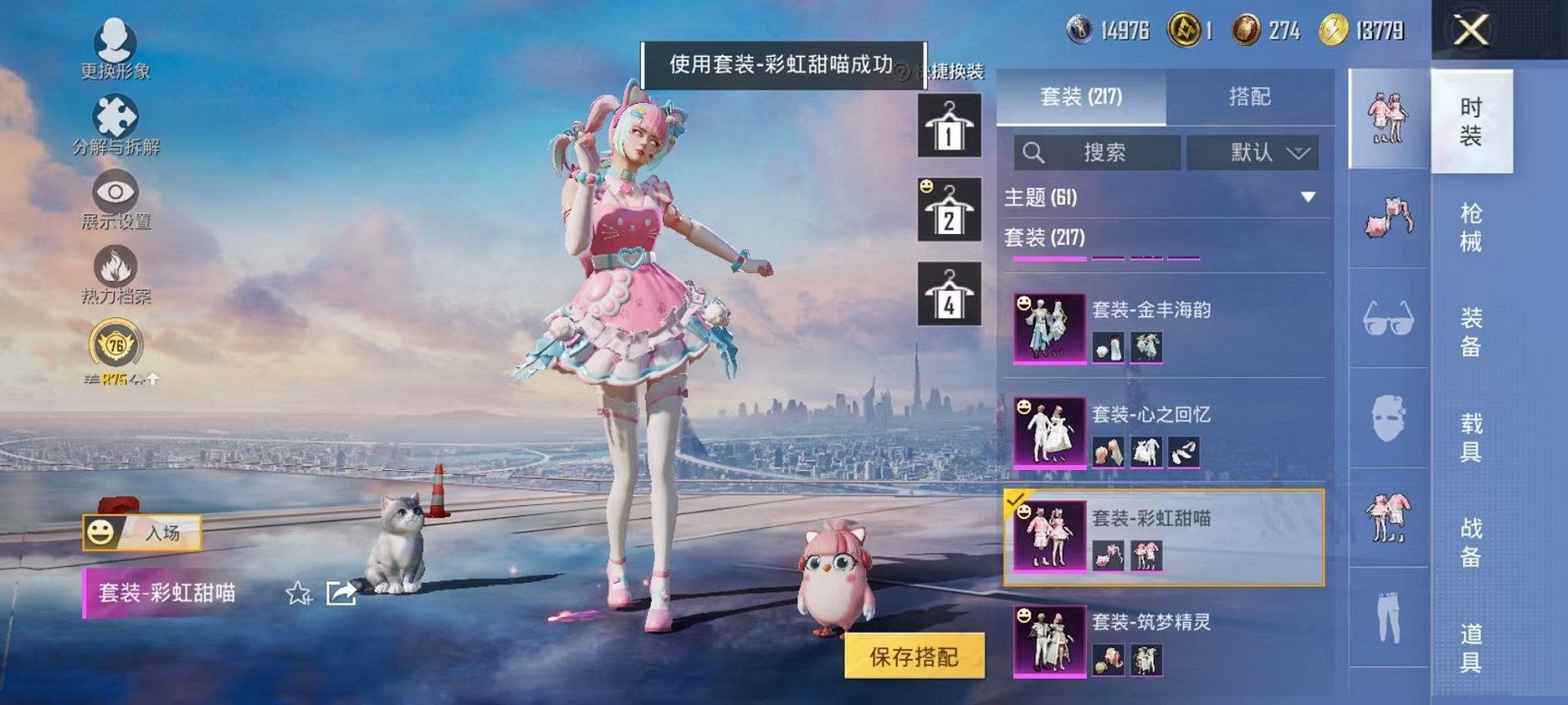Viewport: 1568px width, 705px height.
Task: Toggle the favorite star for 彩虹甜喵
Action: tap(299, 594)
